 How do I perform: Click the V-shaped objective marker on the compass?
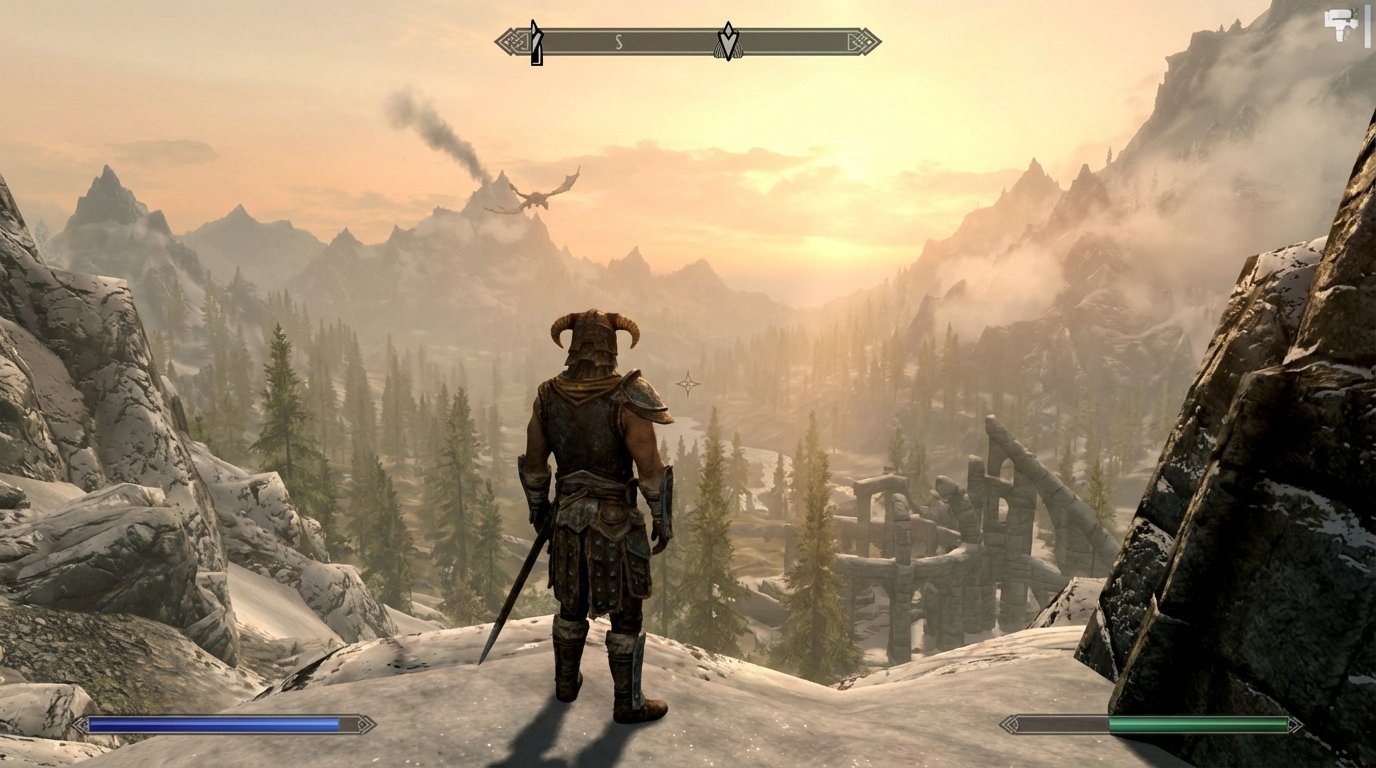(730, 41)
